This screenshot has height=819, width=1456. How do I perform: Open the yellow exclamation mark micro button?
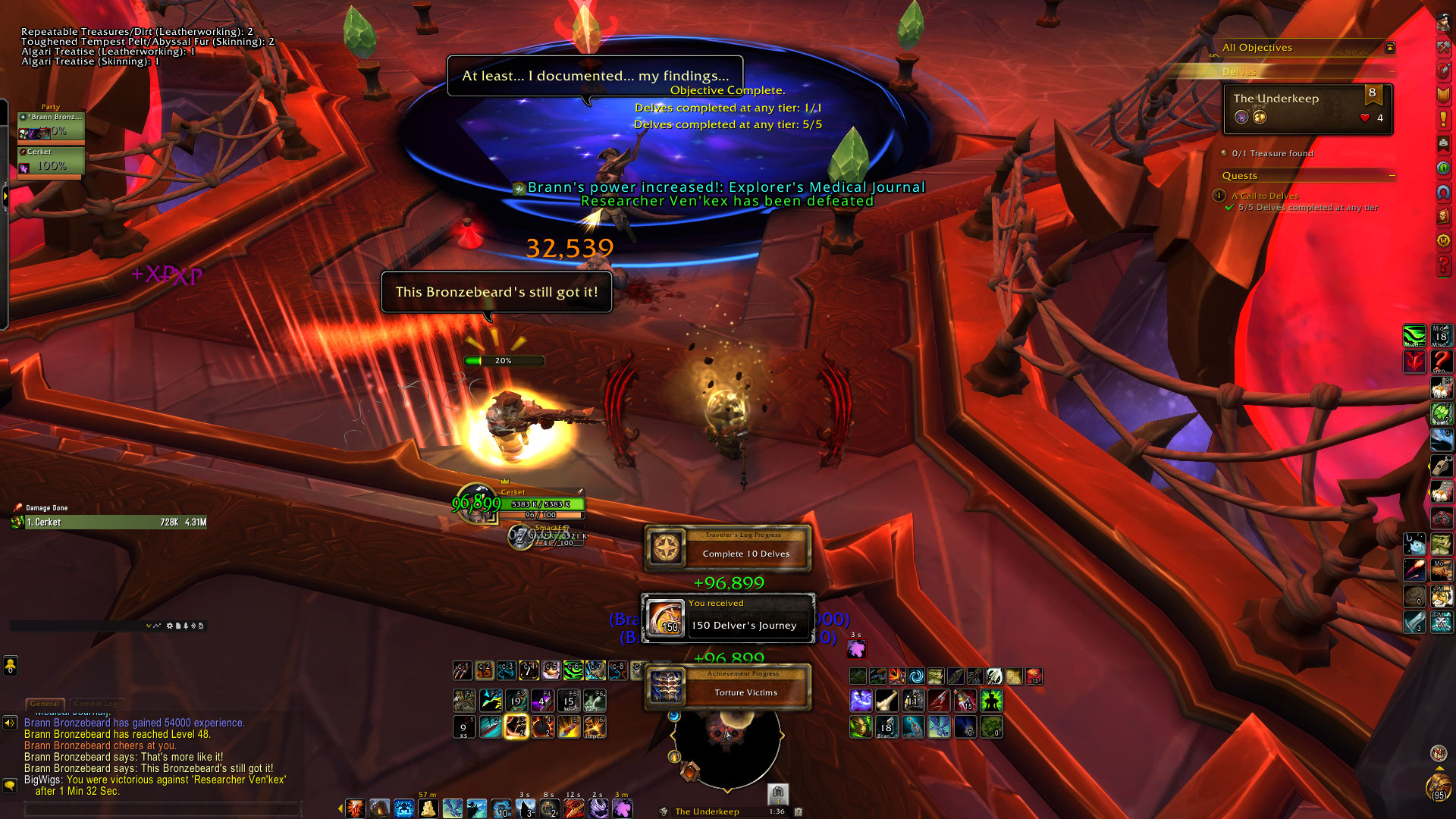pyautogui.click(x=1442, y=119)
